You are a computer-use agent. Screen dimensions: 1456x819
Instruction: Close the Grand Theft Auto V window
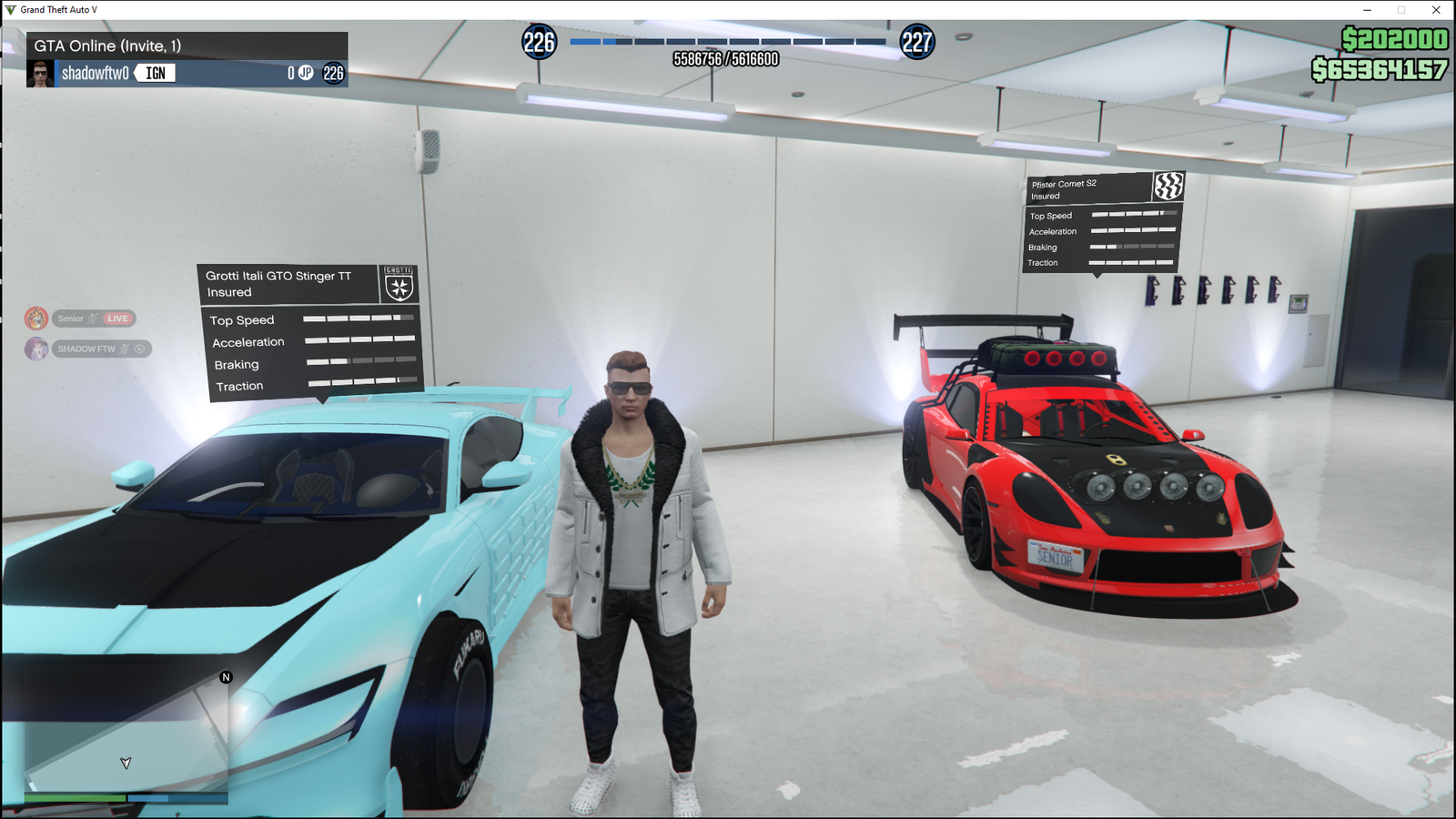coord(1436,10)
